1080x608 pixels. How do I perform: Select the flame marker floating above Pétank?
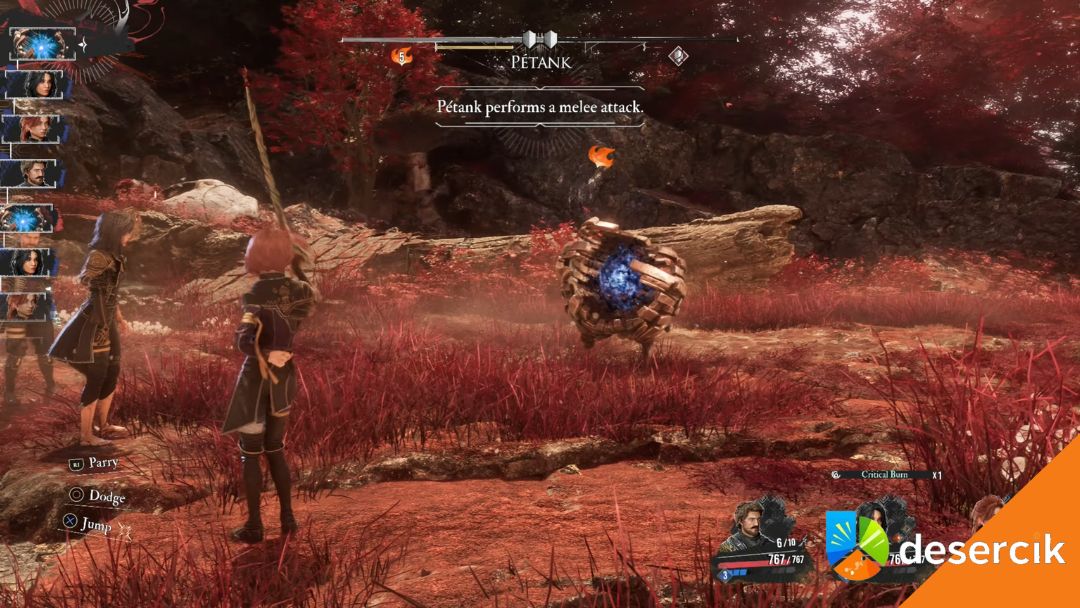click(x=600, y=155)
